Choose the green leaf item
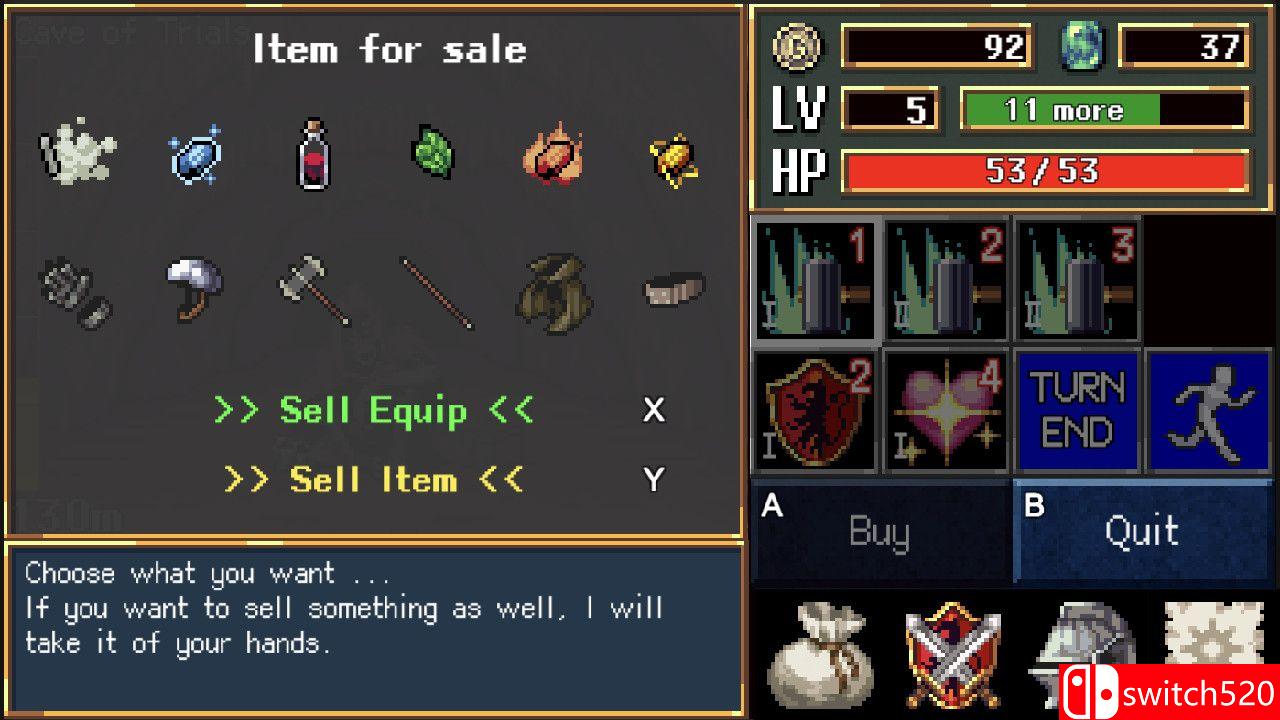 432,155
